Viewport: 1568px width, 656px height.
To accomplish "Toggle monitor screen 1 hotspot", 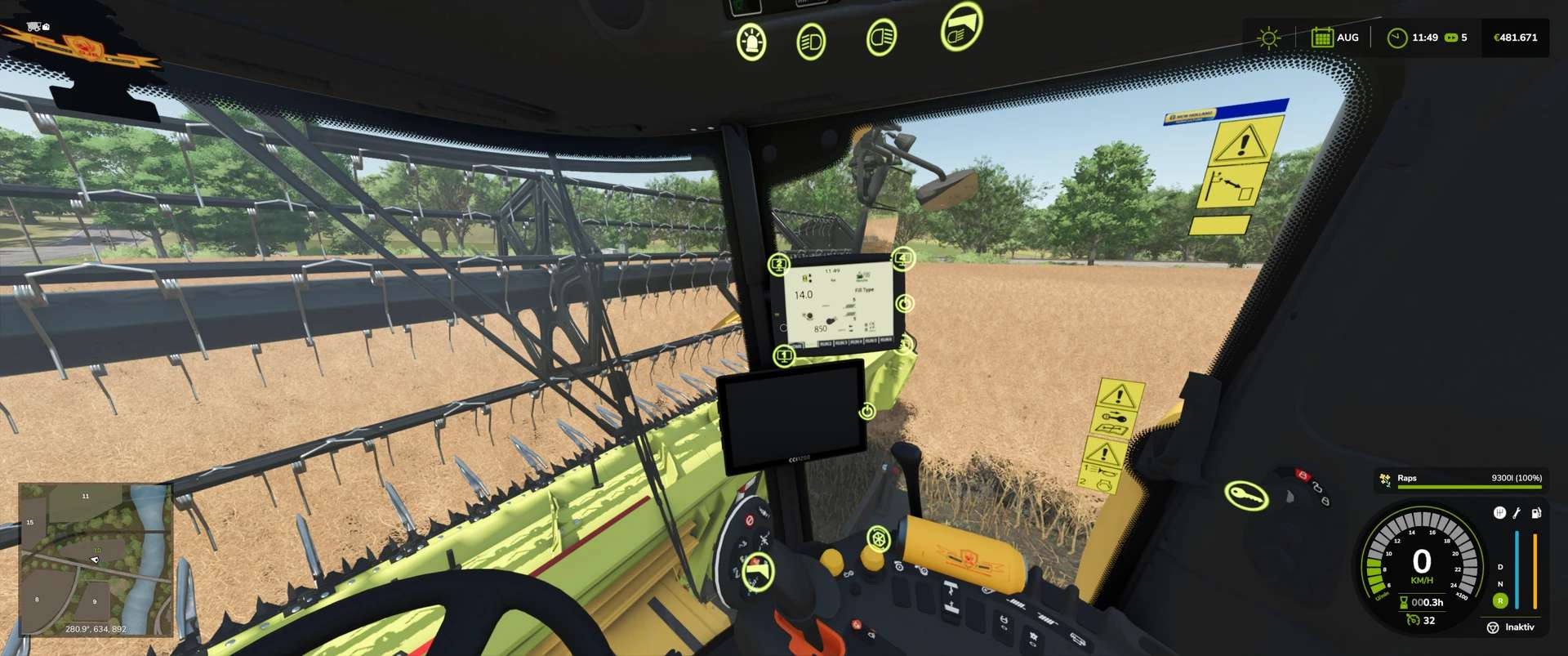I will (x=784, y=355).
